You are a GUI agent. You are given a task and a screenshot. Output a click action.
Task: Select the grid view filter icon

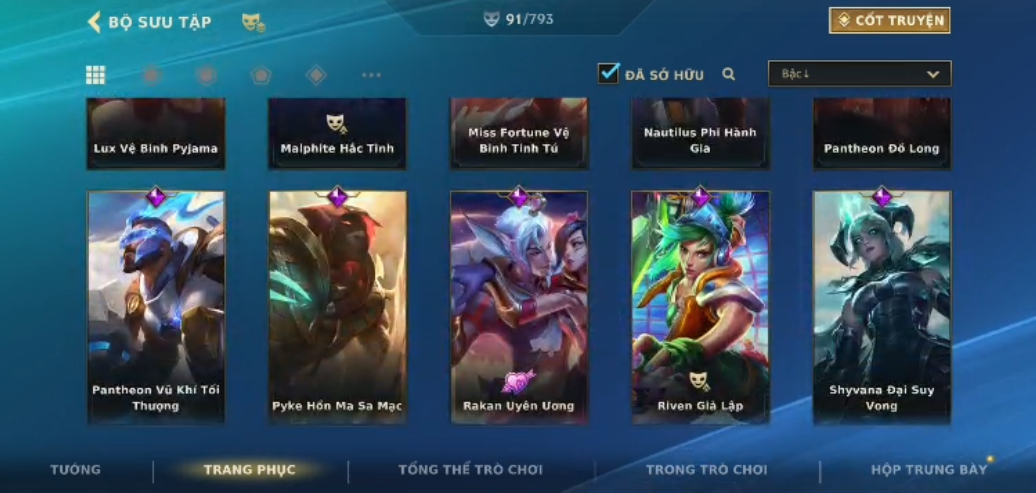click(96, 75)
